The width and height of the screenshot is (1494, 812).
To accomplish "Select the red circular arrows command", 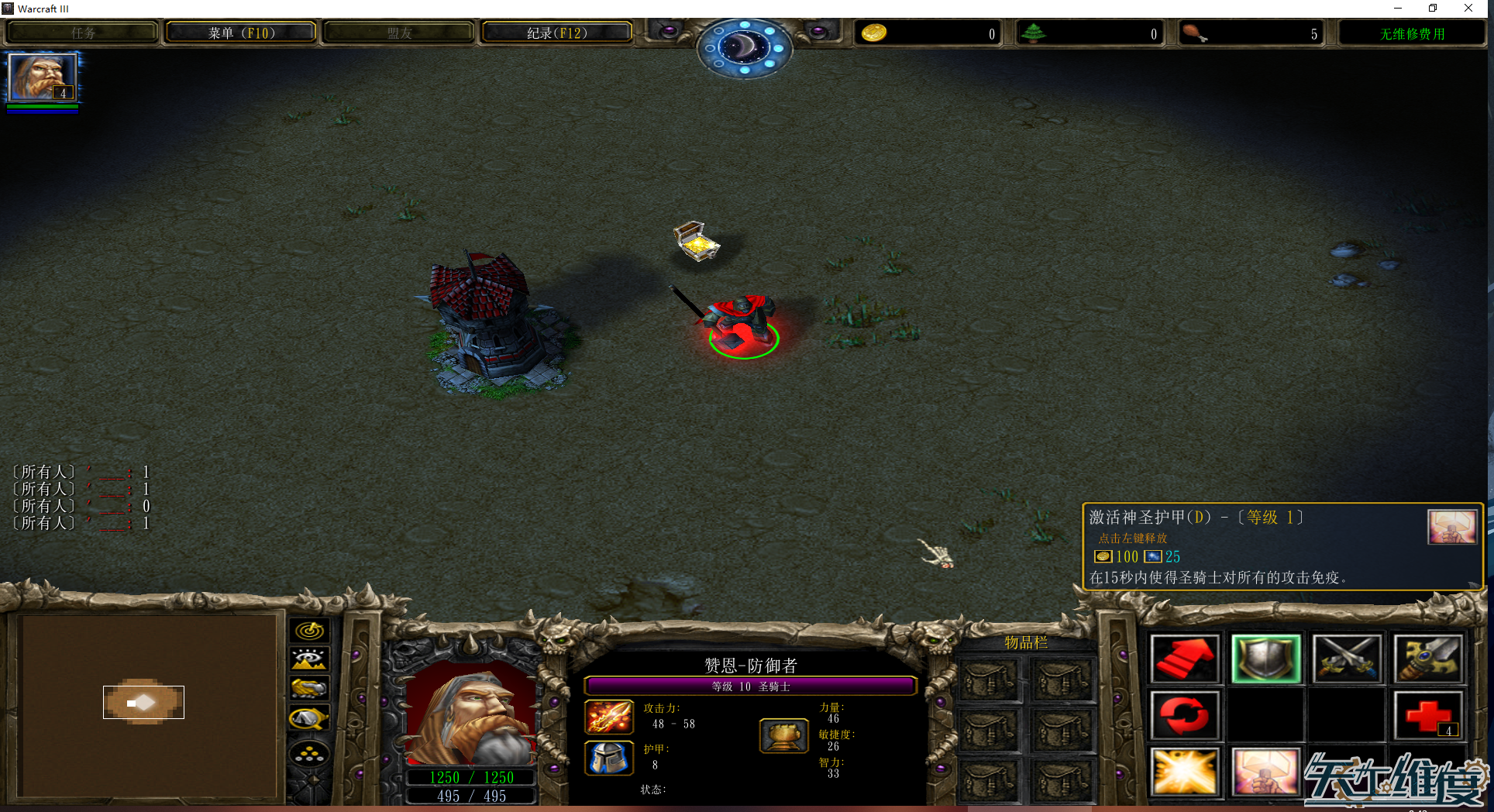I will [x=1184, y=715].
